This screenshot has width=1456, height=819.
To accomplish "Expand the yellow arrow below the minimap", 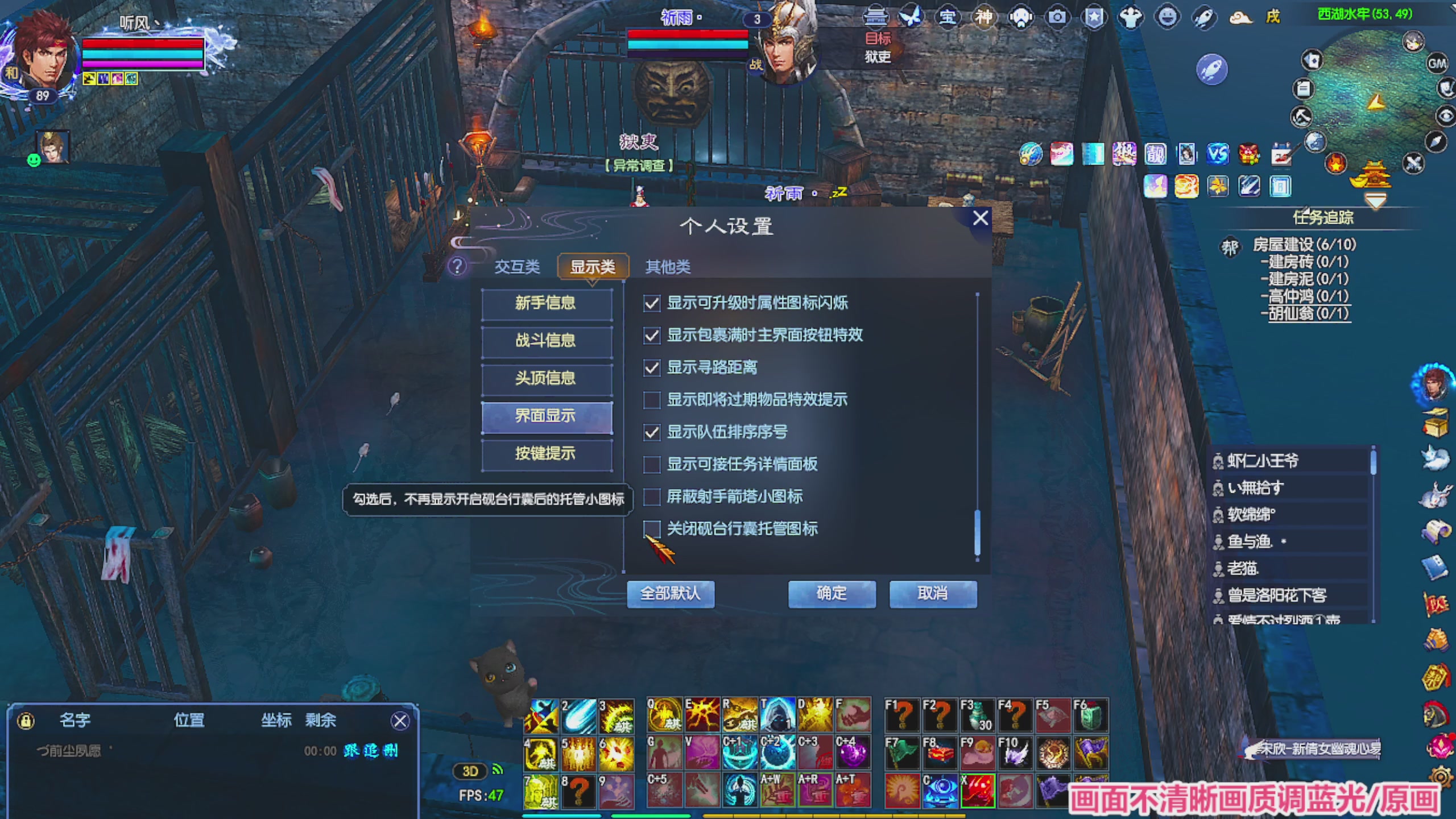I will (1375, 200).
